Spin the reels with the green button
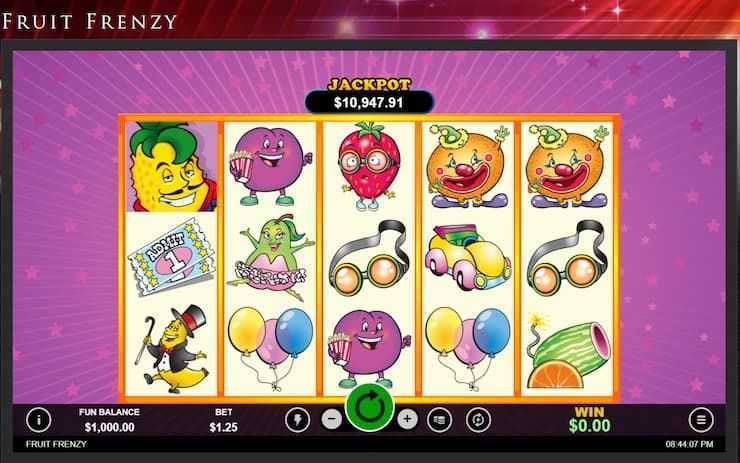Screen dimensions: 740x463 click(x=370, y=410)
